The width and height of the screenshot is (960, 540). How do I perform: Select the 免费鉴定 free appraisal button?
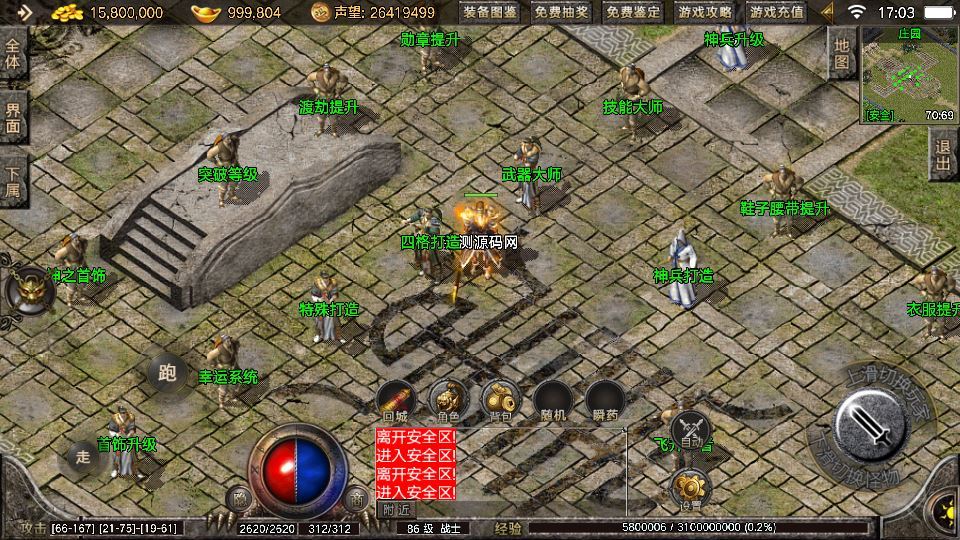(634, 12)
